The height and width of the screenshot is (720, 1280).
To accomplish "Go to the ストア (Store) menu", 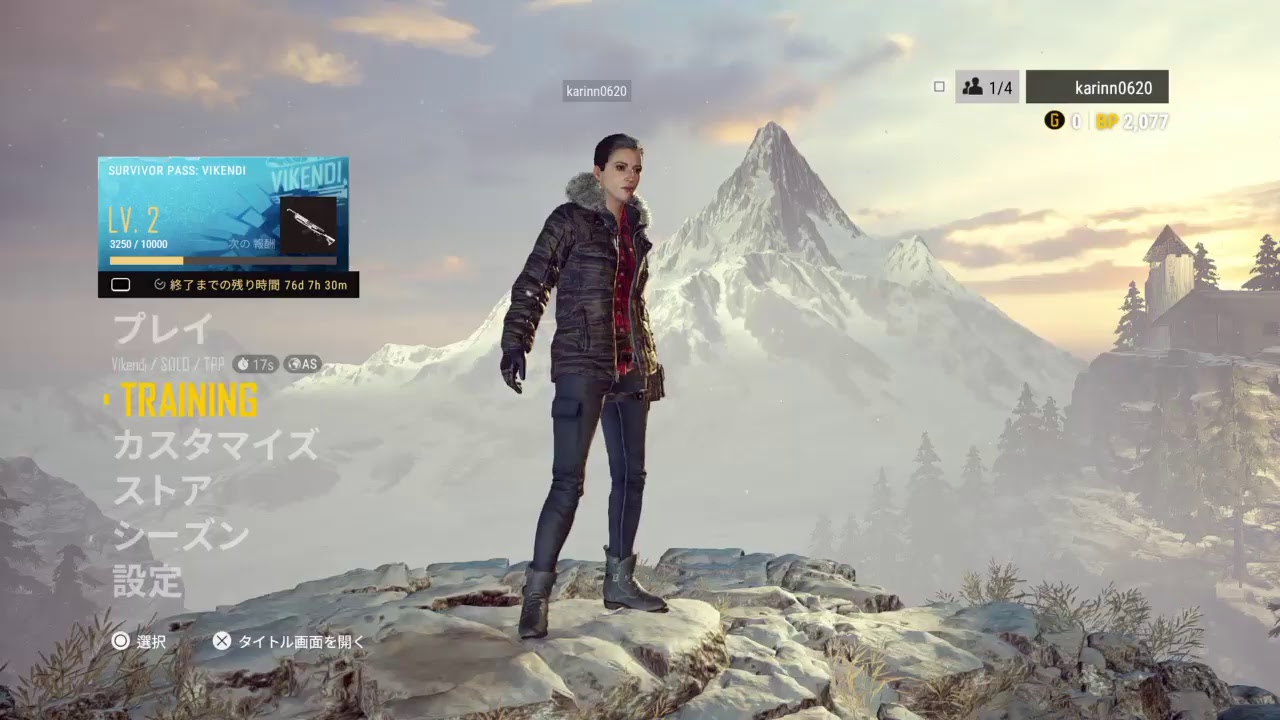I will (163, 491).
